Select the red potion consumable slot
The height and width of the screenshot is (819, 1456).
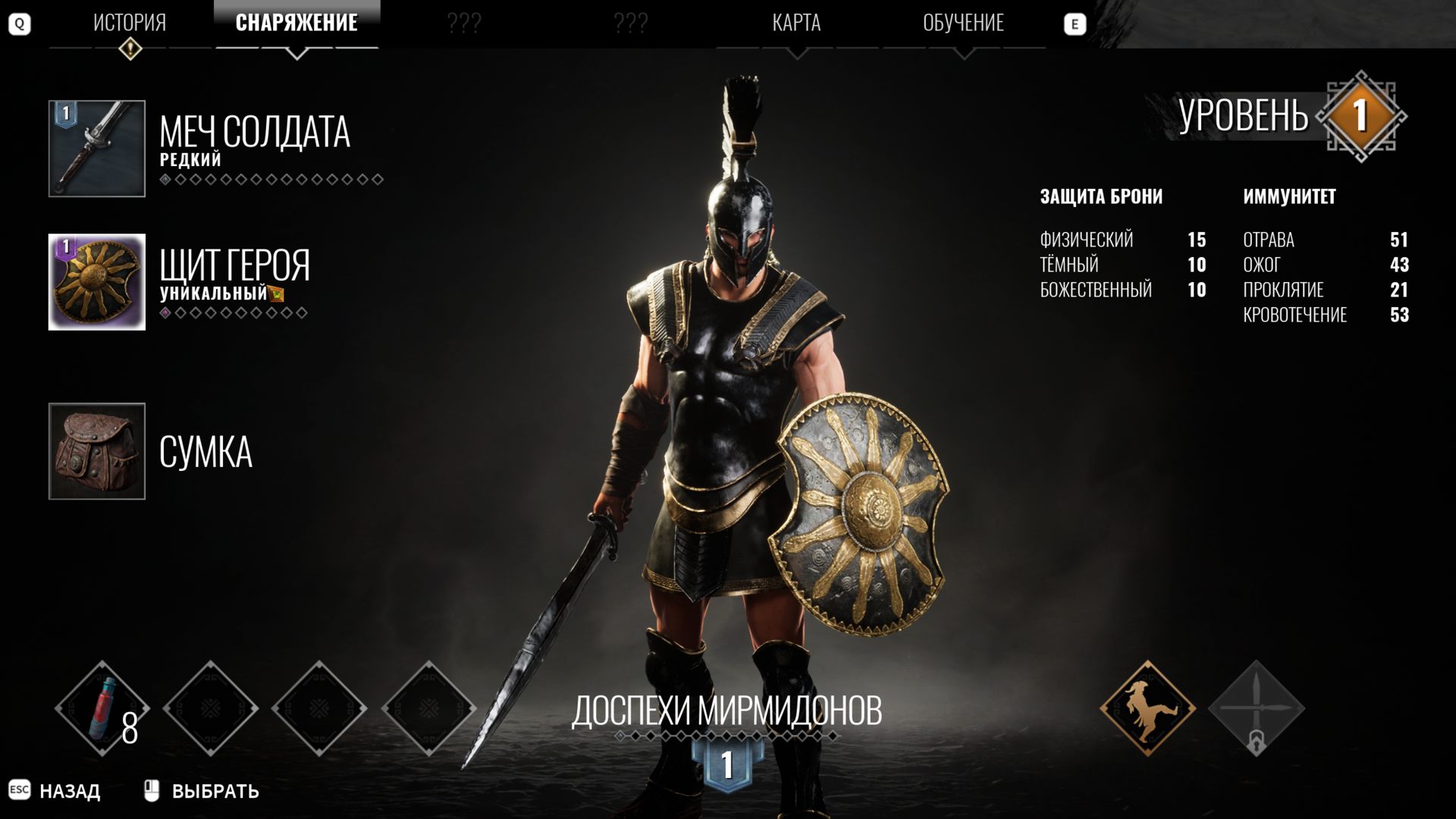coord(102,709)
